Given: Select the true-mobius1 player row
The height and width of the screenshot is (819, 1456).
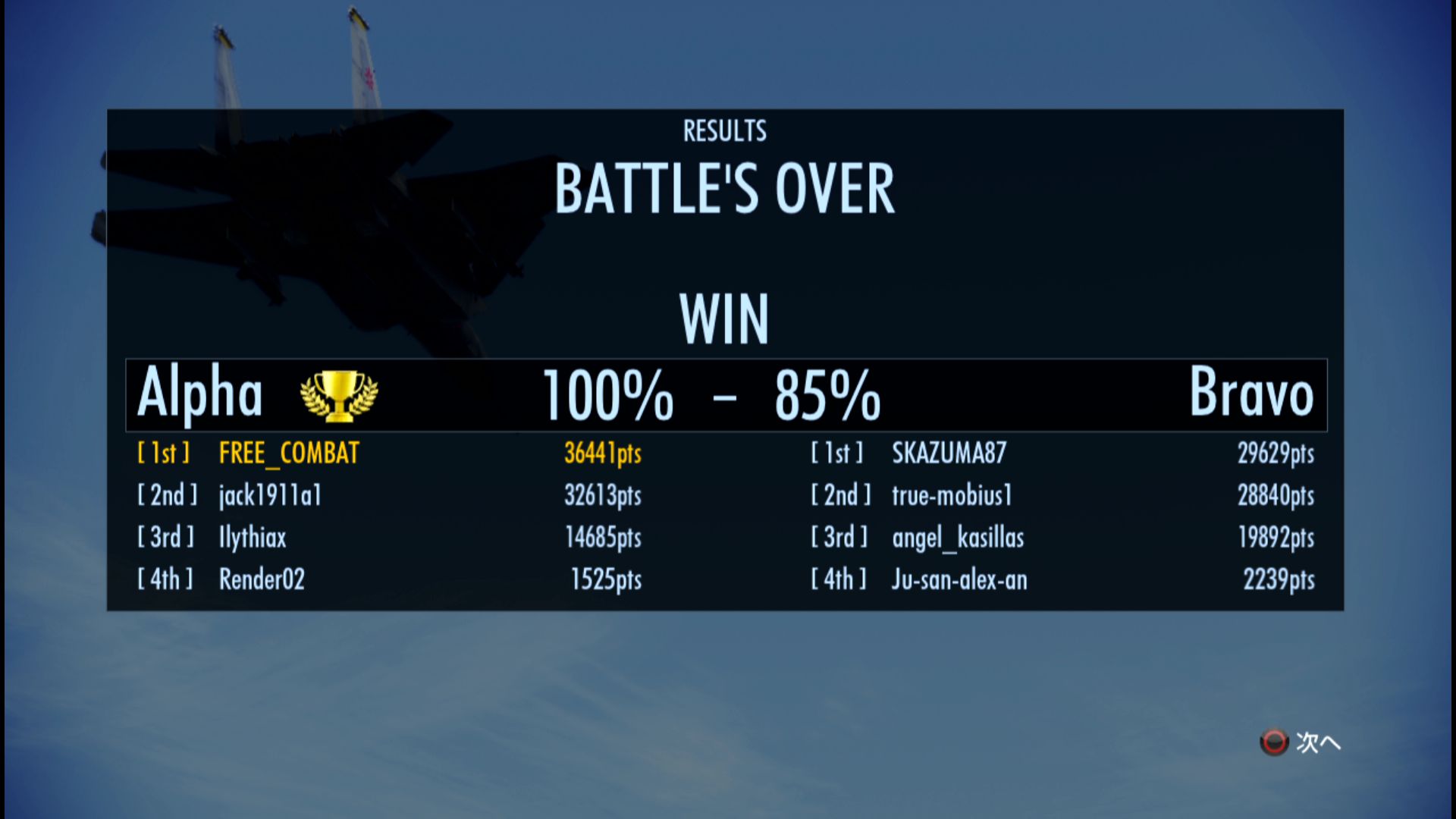Looking at the screenshot, I should click(952, 496).
